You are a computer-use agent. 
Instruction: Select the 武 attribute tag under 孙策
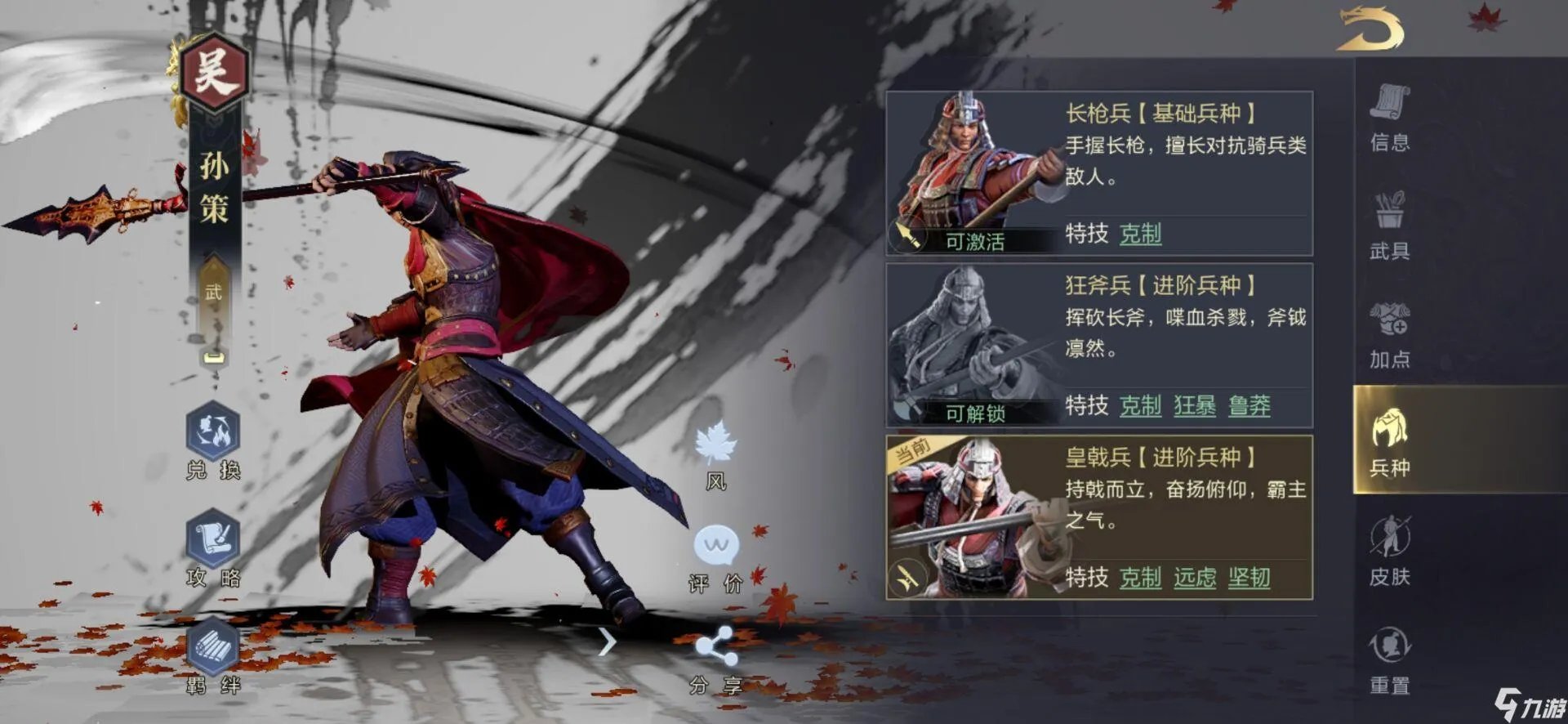[x=214, y=293]
